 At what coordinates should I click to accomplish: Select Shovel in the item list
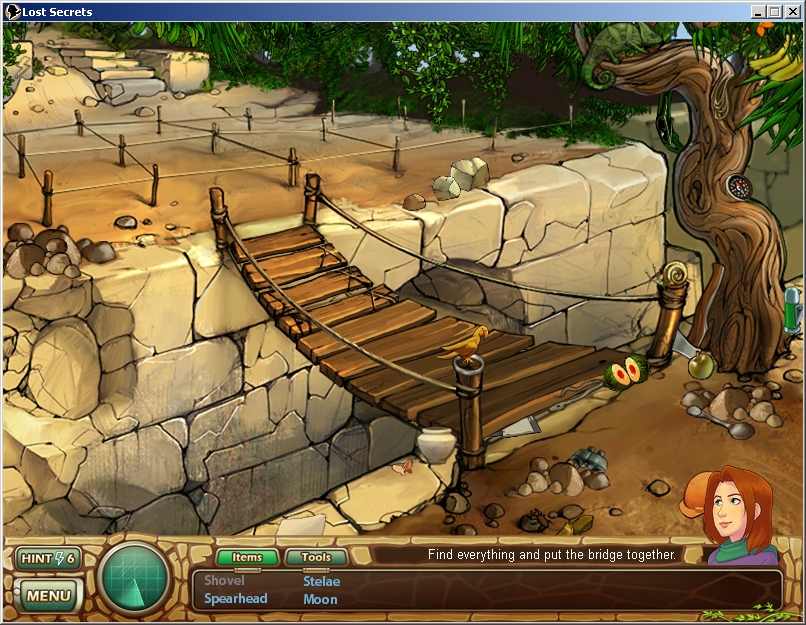[224, 581]
